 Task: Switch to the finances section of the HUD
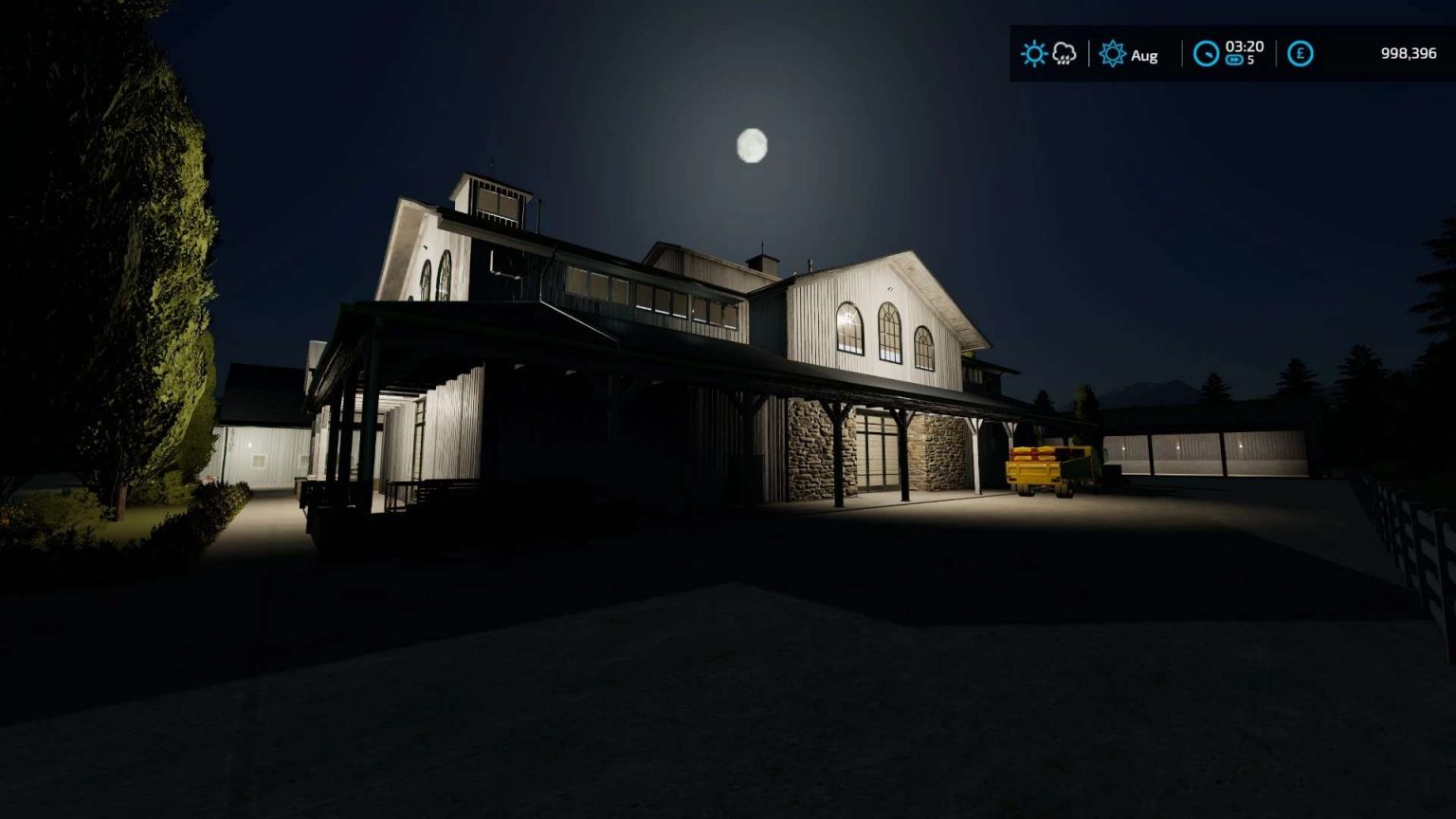coord(1301,54)
